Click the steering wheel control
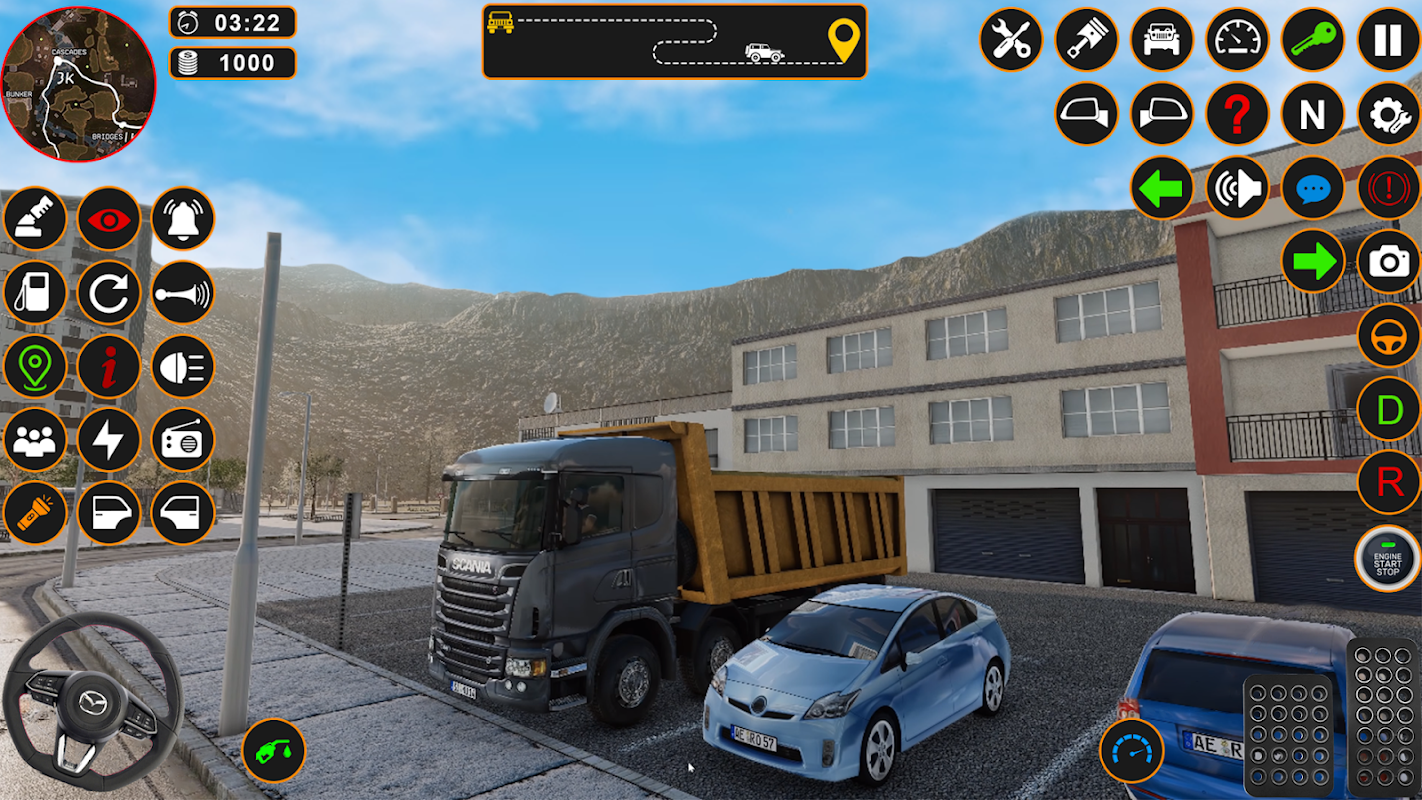Viewport: 1422px width, 800px height. [92, 702]
